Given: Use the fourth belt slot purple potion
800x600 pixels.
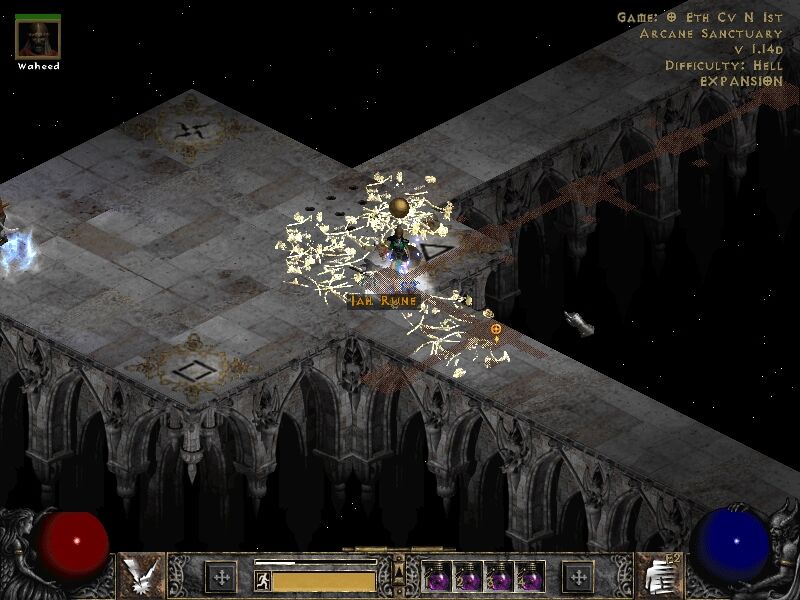Looking at the screenshot, I should (529, 577).
